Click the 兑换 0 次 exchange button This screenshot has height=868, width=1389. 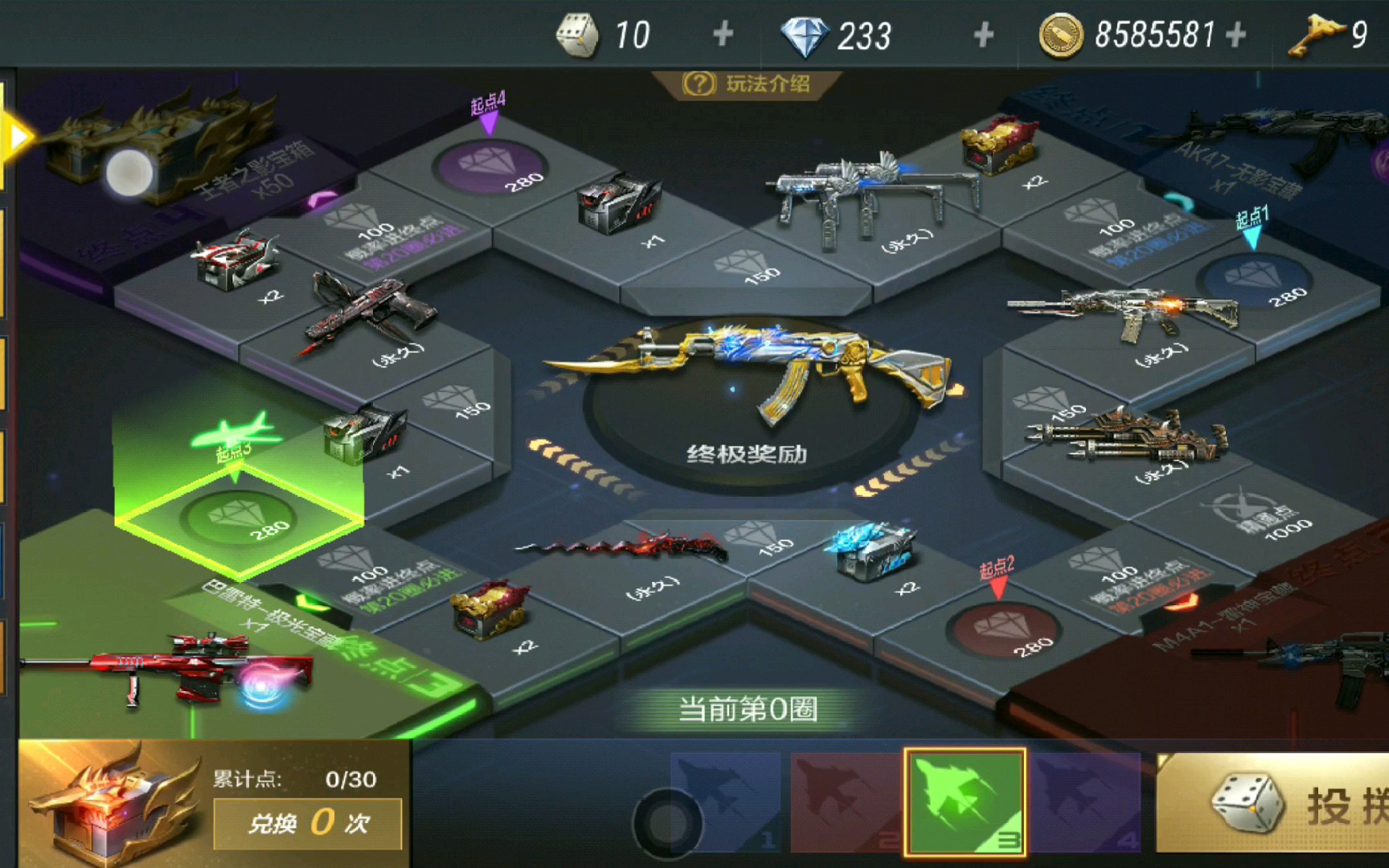pyautogui.click(x=308, y=823)
